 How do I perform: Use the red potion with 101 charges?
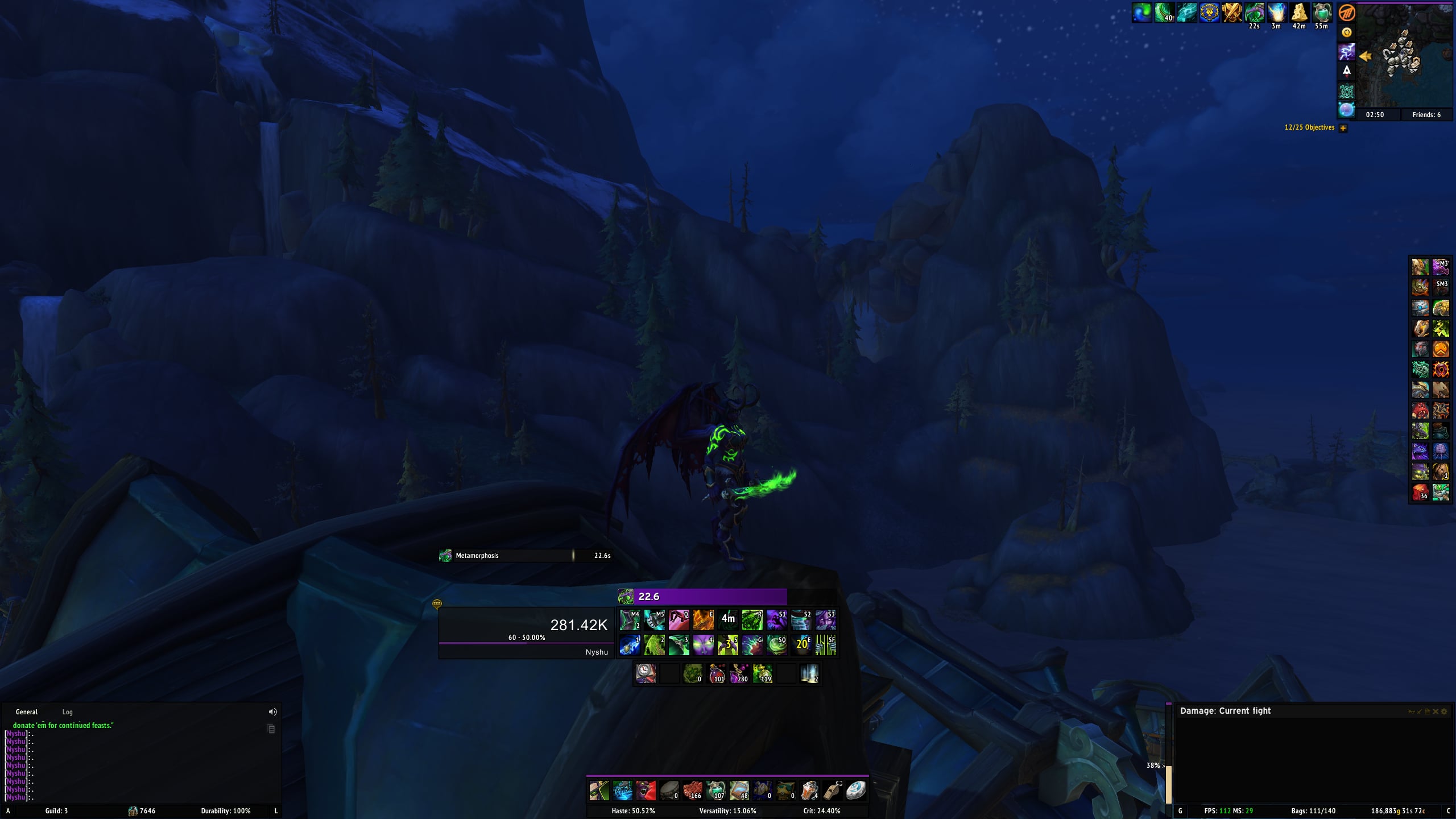click(717, 673)
